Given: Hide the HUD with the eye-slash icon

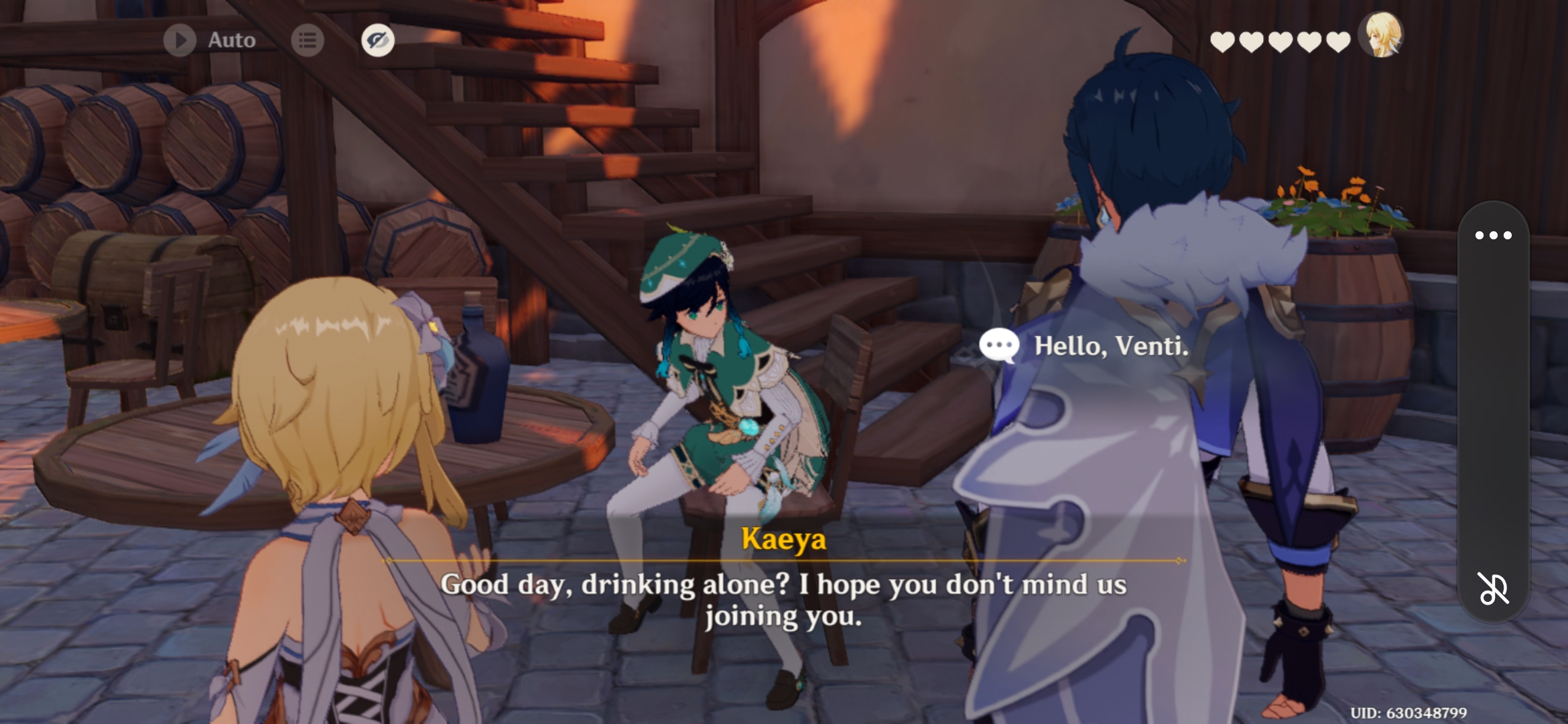Looking at the screenshot, I should (377, 40).
